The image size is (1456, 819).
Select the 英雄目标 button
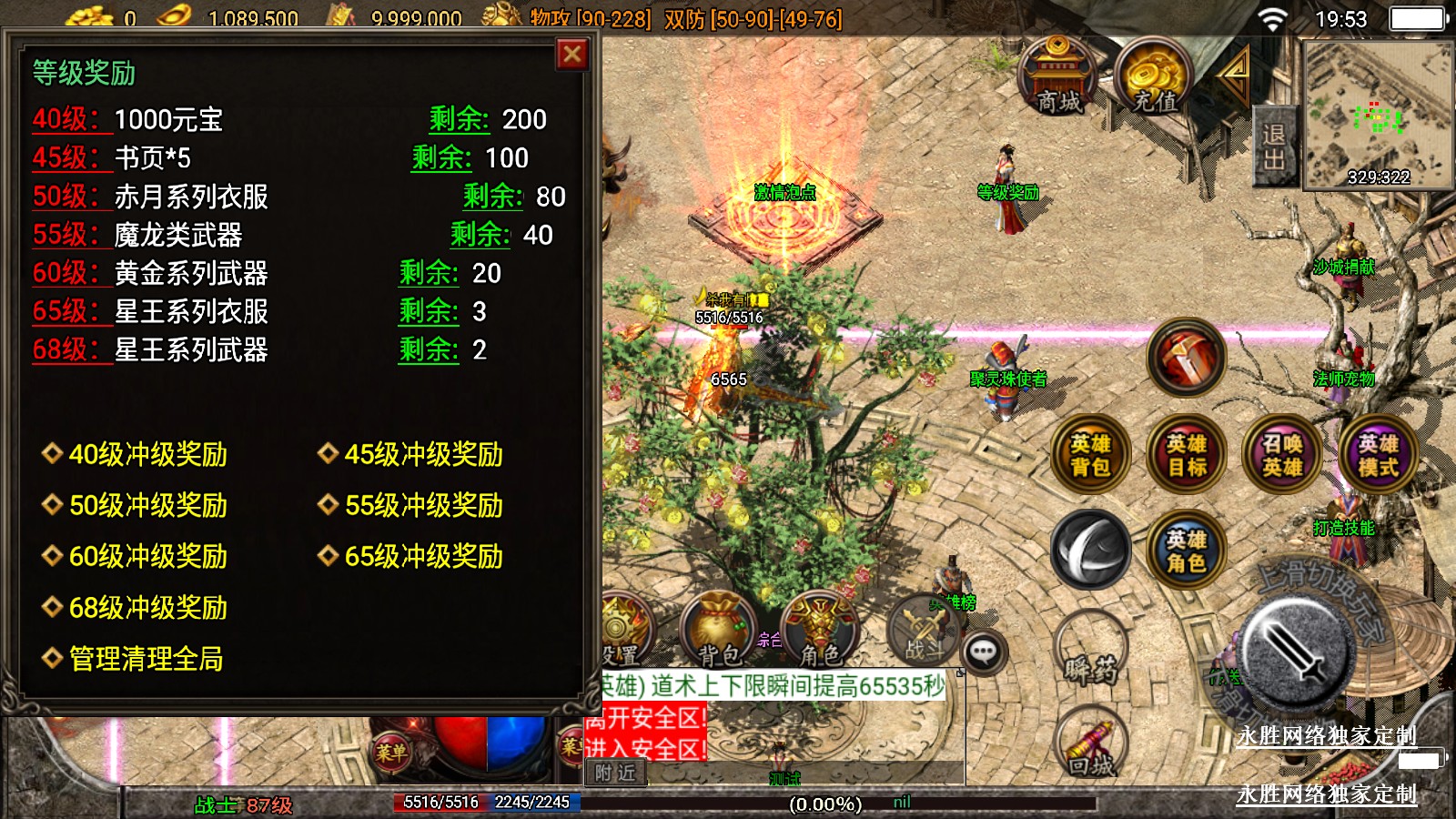click(x=1187, y=455)
